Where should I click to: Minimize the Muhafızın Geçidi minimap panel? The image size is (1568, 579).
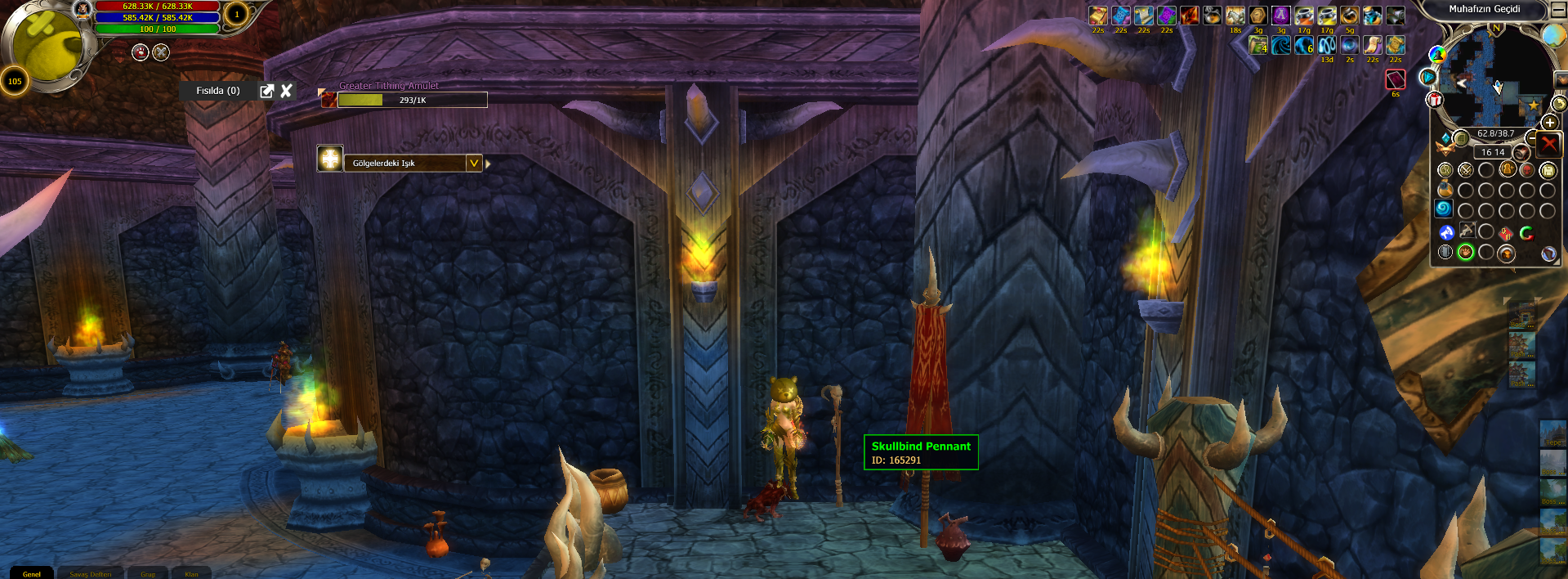[1559, 10]
